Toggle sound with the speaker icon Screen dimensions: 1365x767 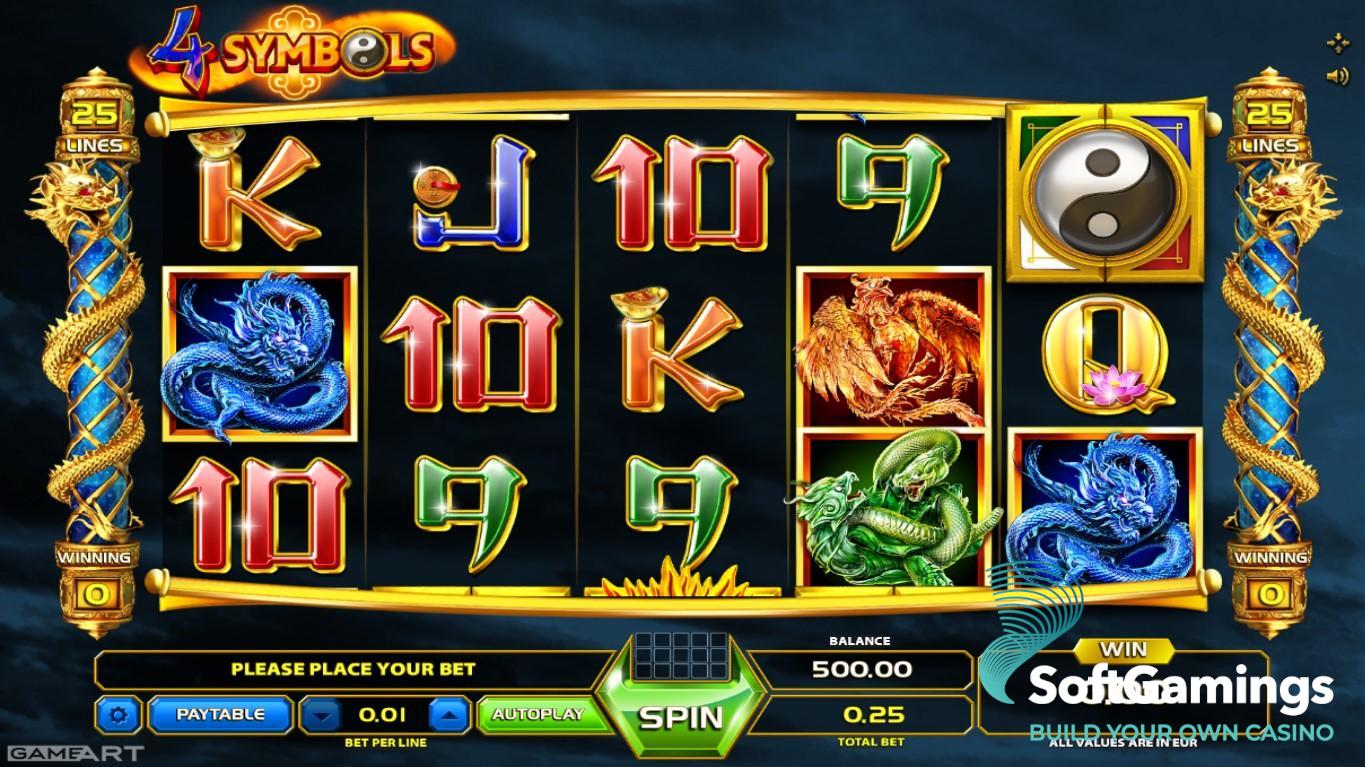point(1336,75)
